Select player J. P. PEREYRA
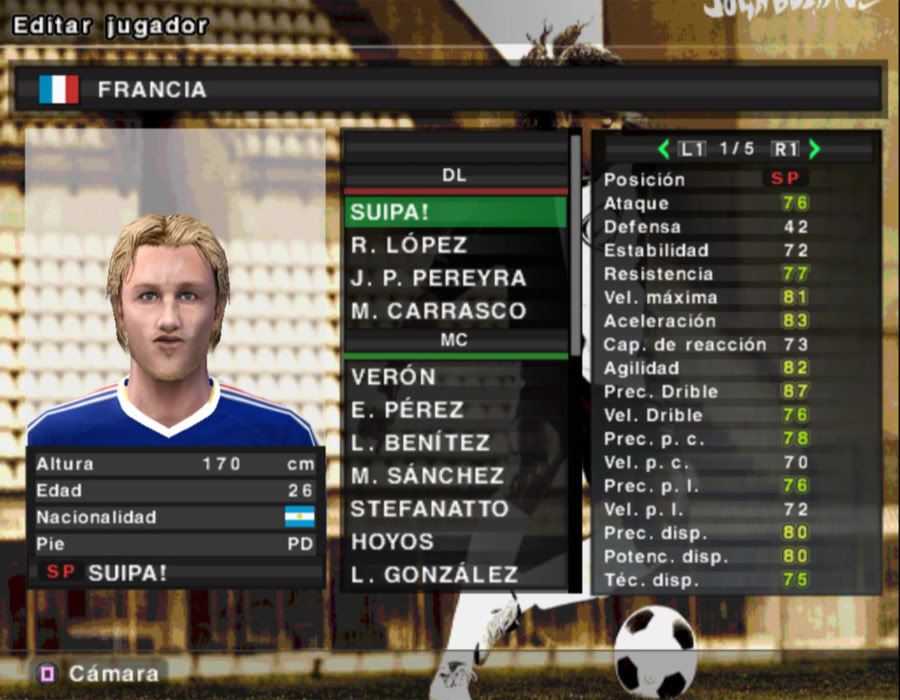 point(455,278)
